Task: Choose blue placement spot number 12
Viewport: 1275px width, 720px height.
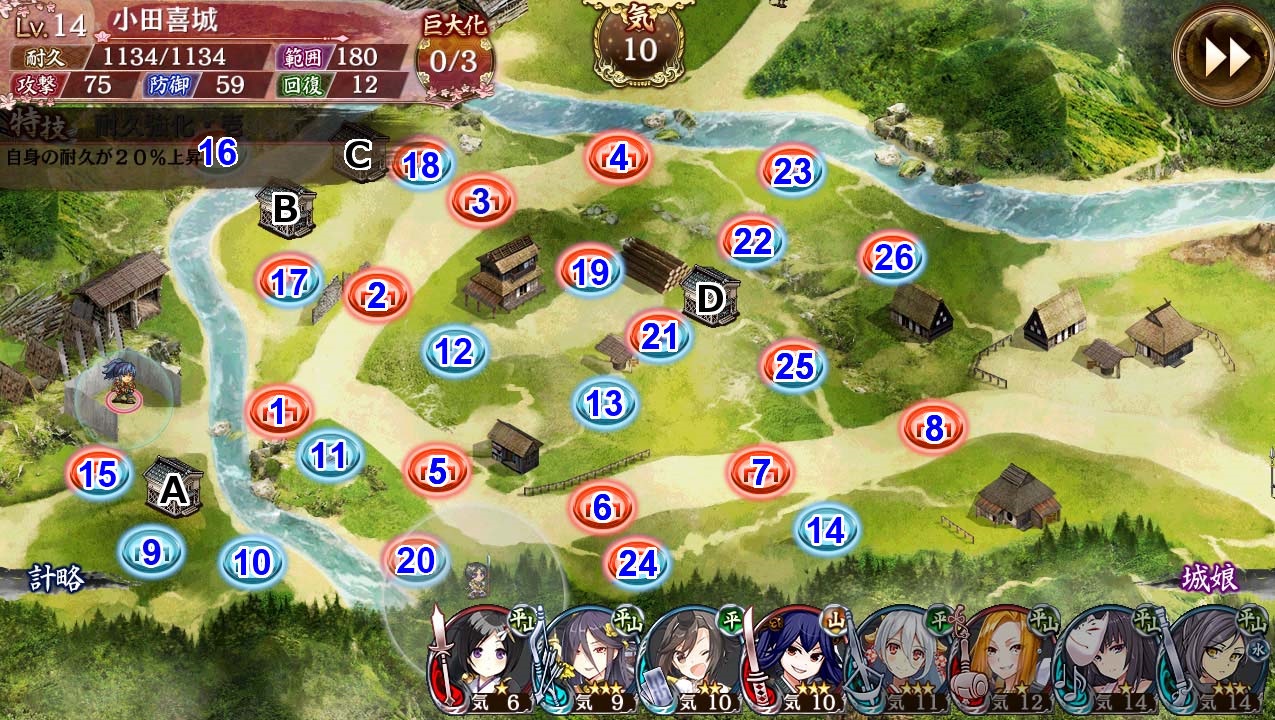Action: coord(455,351)
